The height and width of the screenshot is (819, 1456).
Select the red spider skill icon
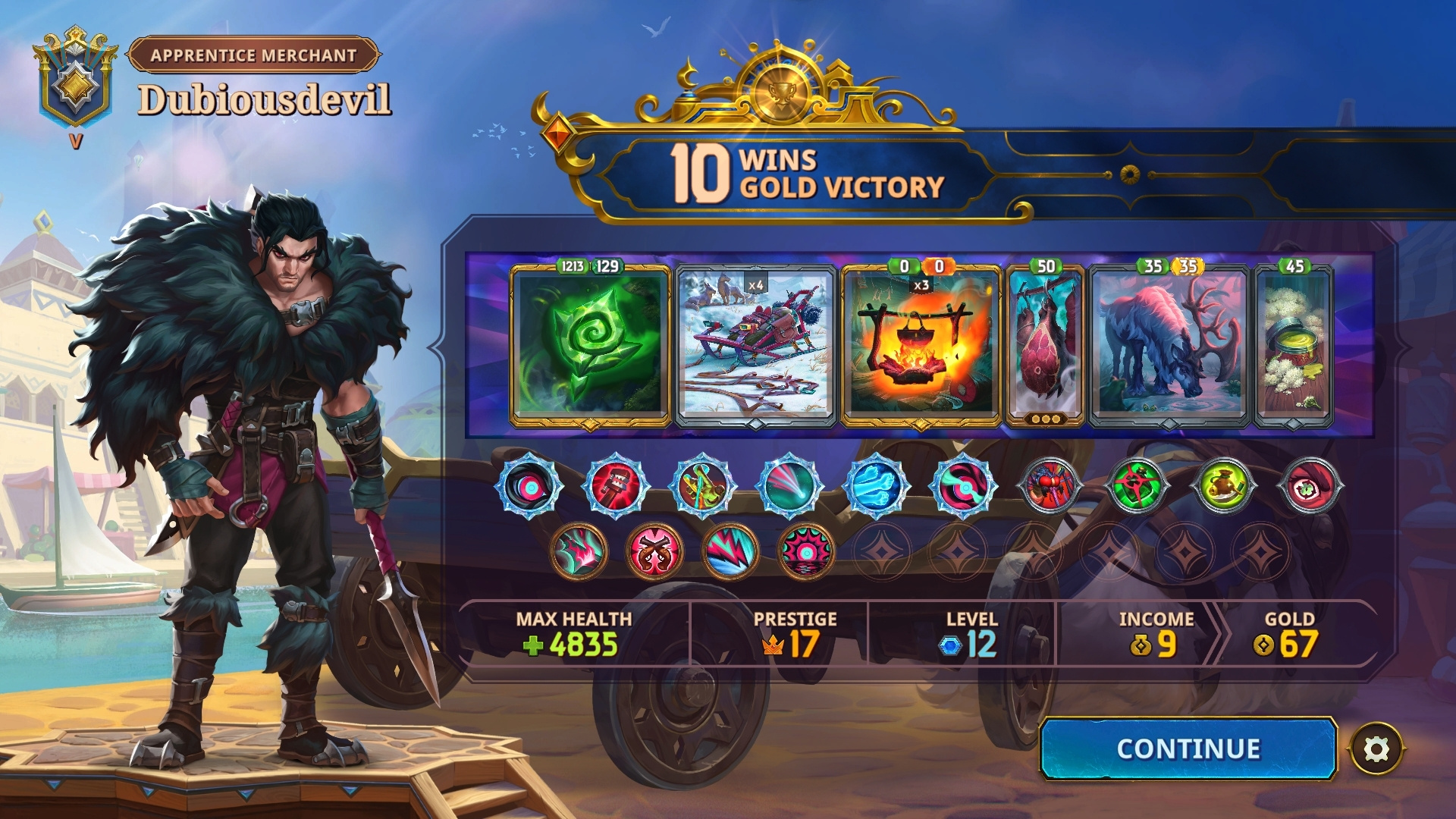coord(1050,486)
